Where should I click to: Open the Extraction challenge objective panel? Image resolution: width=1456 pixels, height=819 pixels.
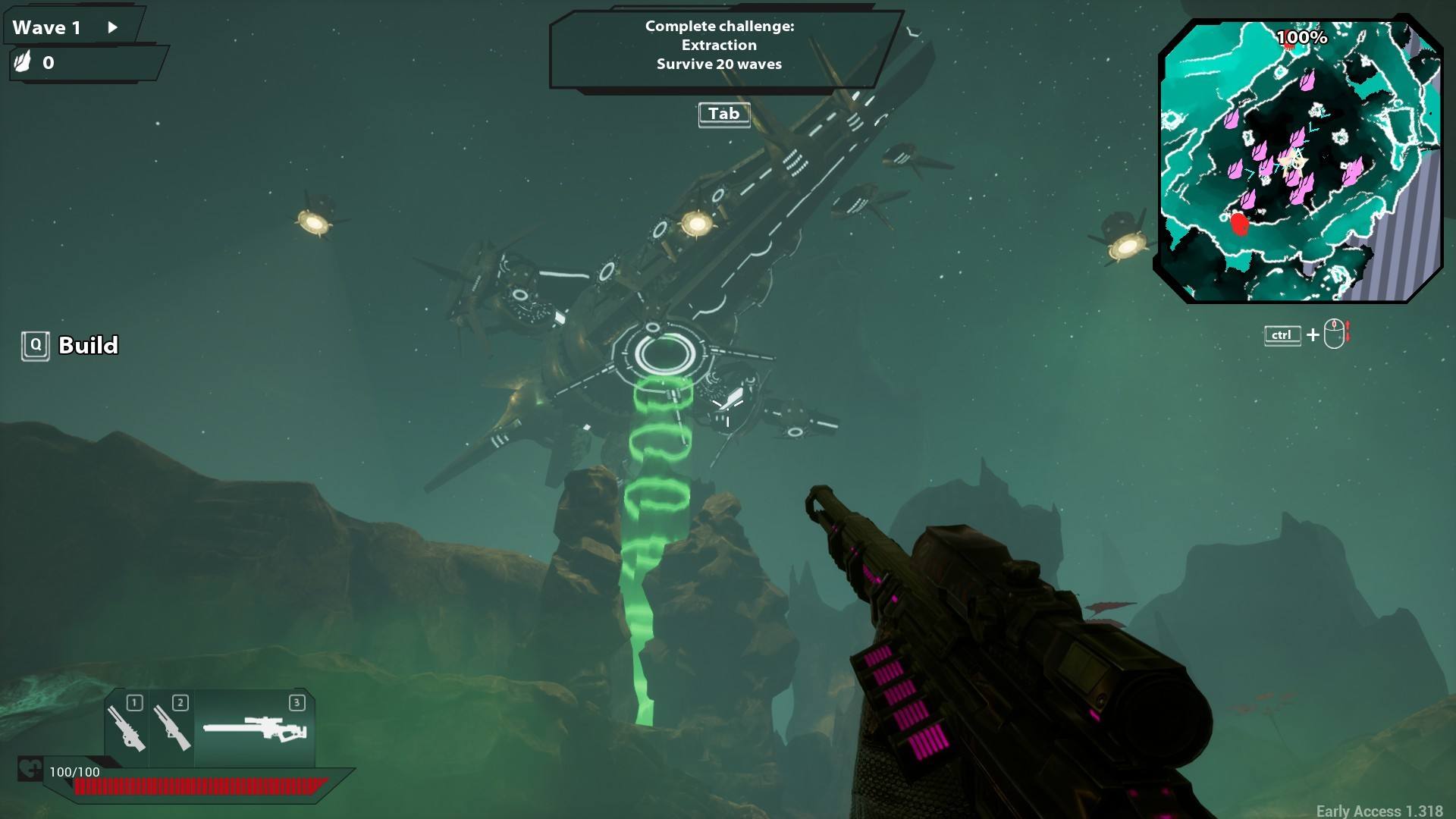[x=719, y=47]
